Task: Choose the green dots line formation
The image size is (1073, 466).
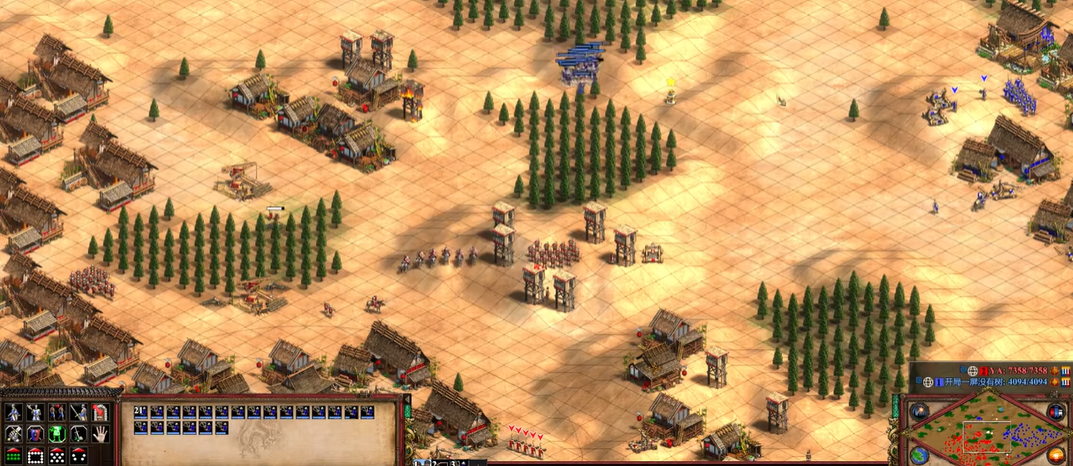Action: 13,456
